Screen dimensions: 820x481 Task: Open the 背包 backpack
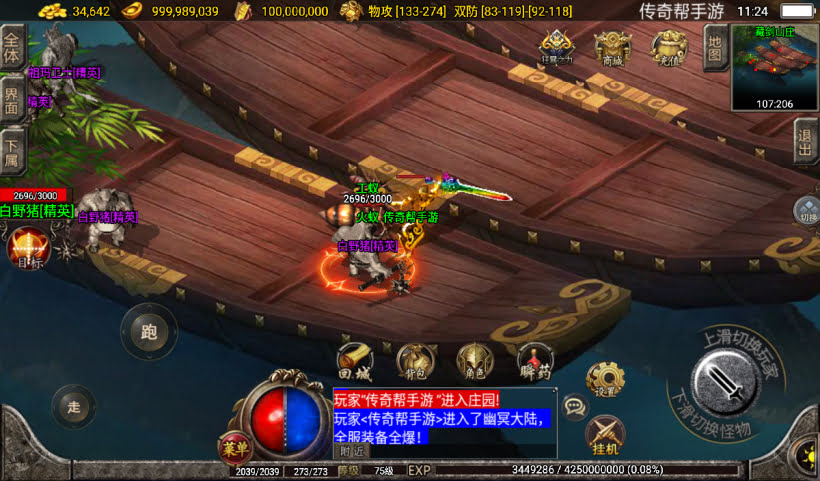point(414,361)
